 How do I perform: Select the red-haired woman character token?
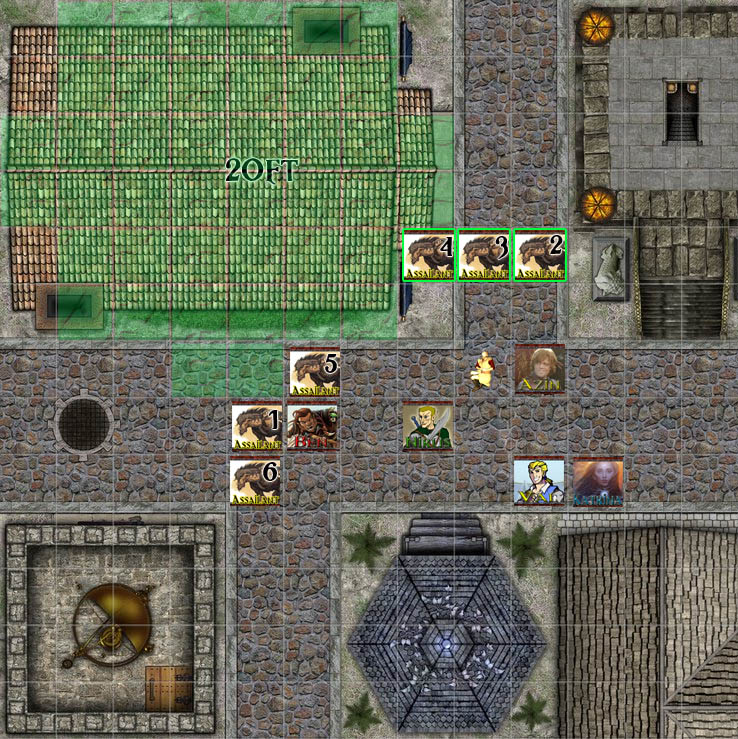(x=597, y=482)
